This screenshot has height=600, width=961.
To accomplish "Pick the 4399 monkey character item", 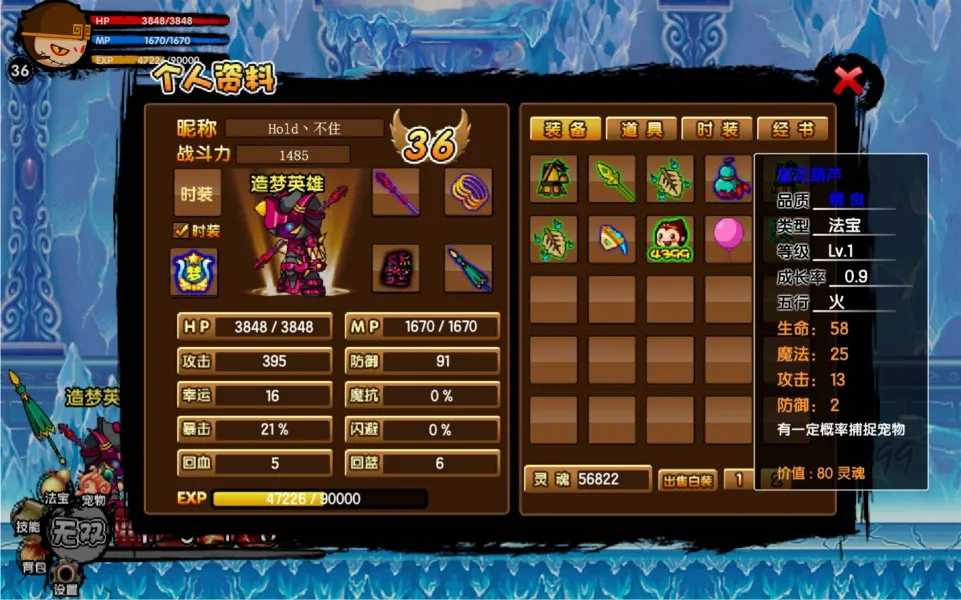I will pos(669,240).
